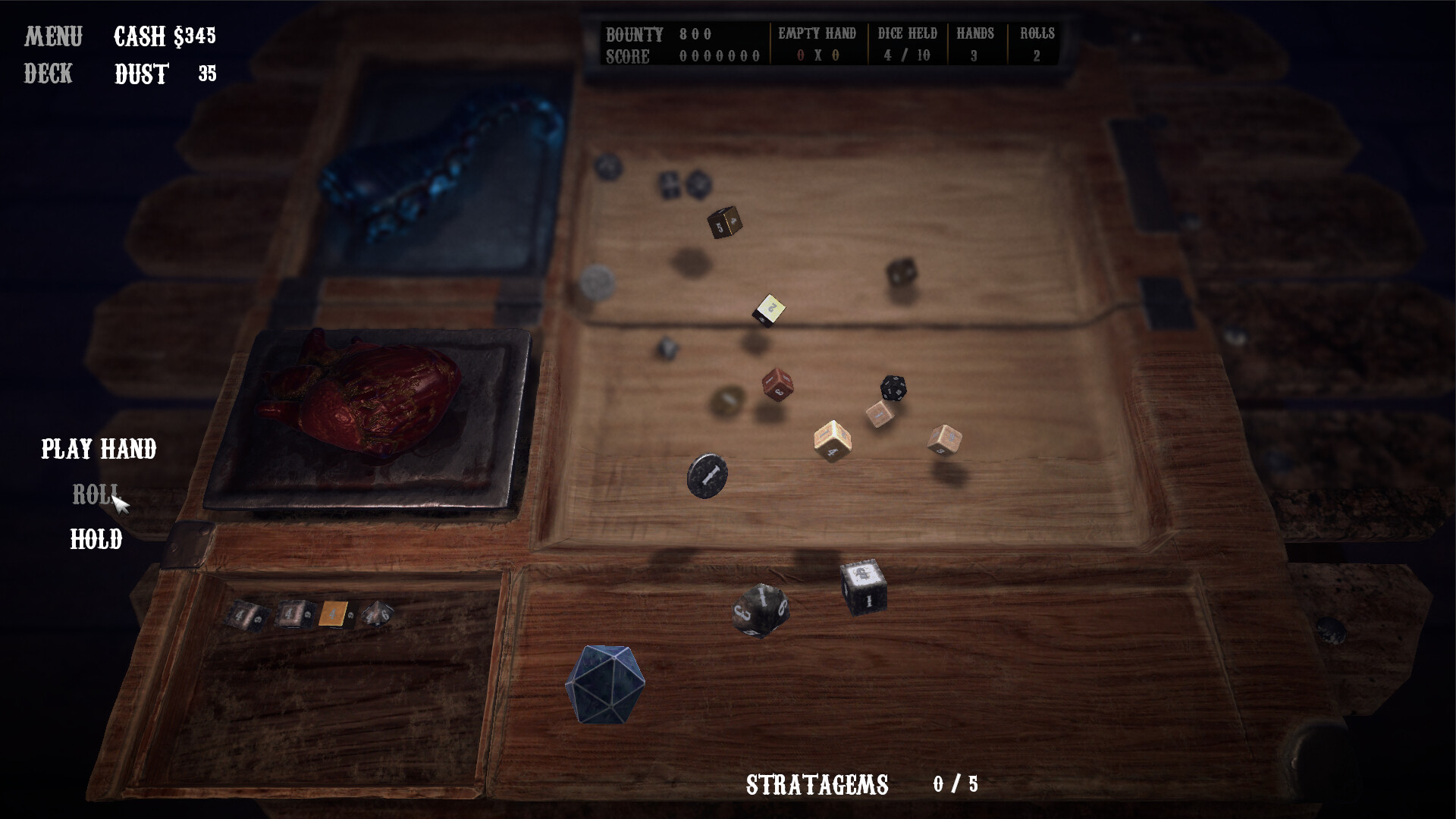Release the orange held die showing 4

(334, 613)
